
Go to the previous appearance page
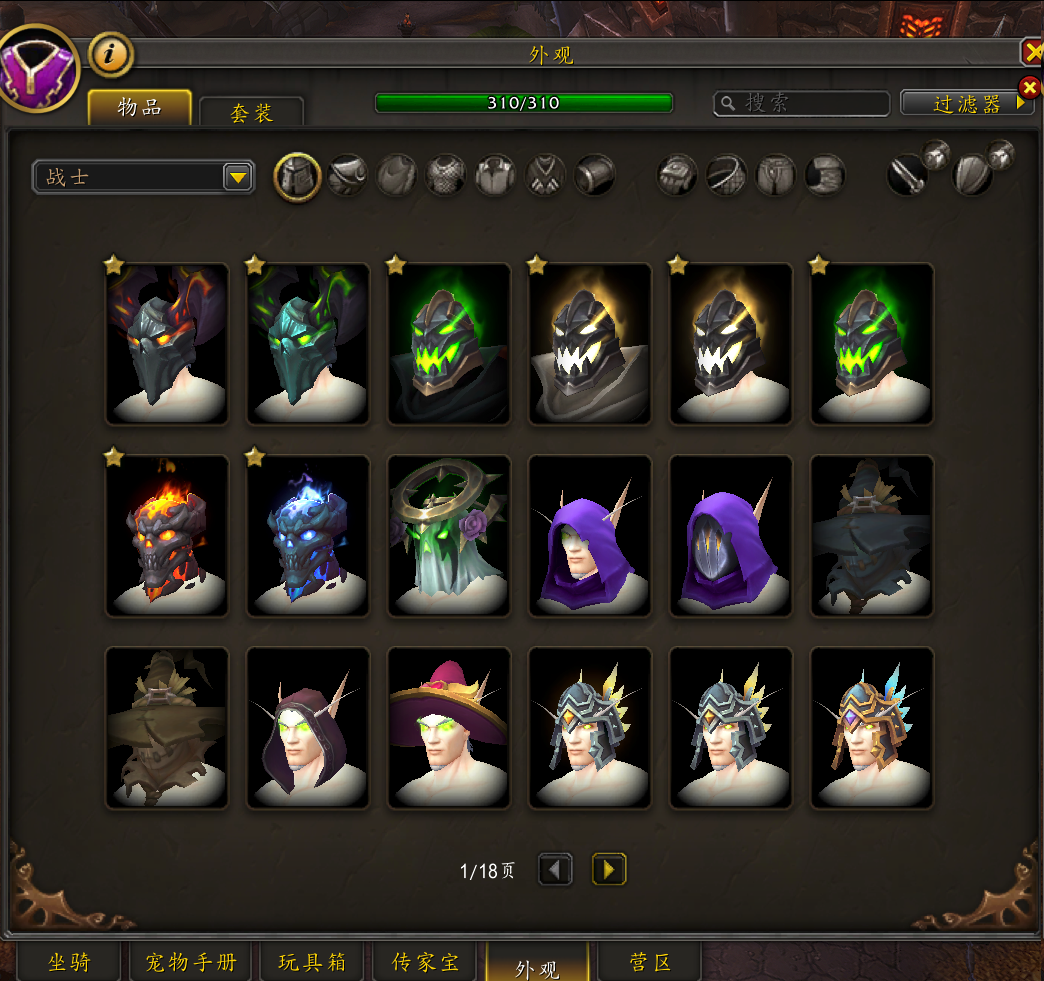556,869
